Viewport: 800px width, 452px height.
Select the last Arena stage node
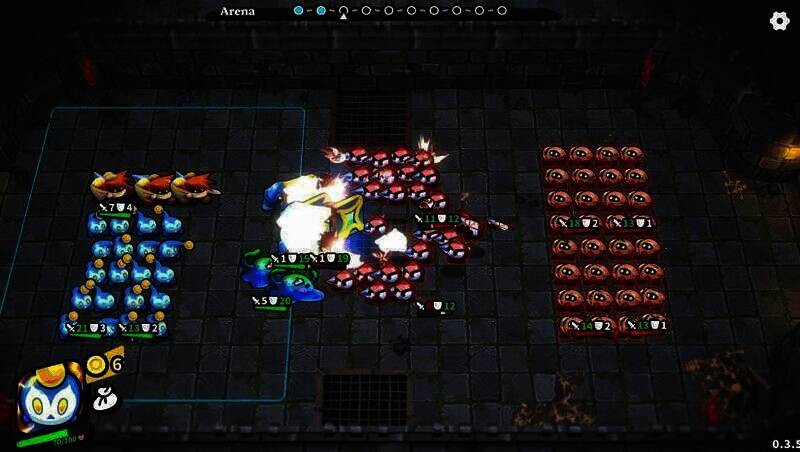501,11
